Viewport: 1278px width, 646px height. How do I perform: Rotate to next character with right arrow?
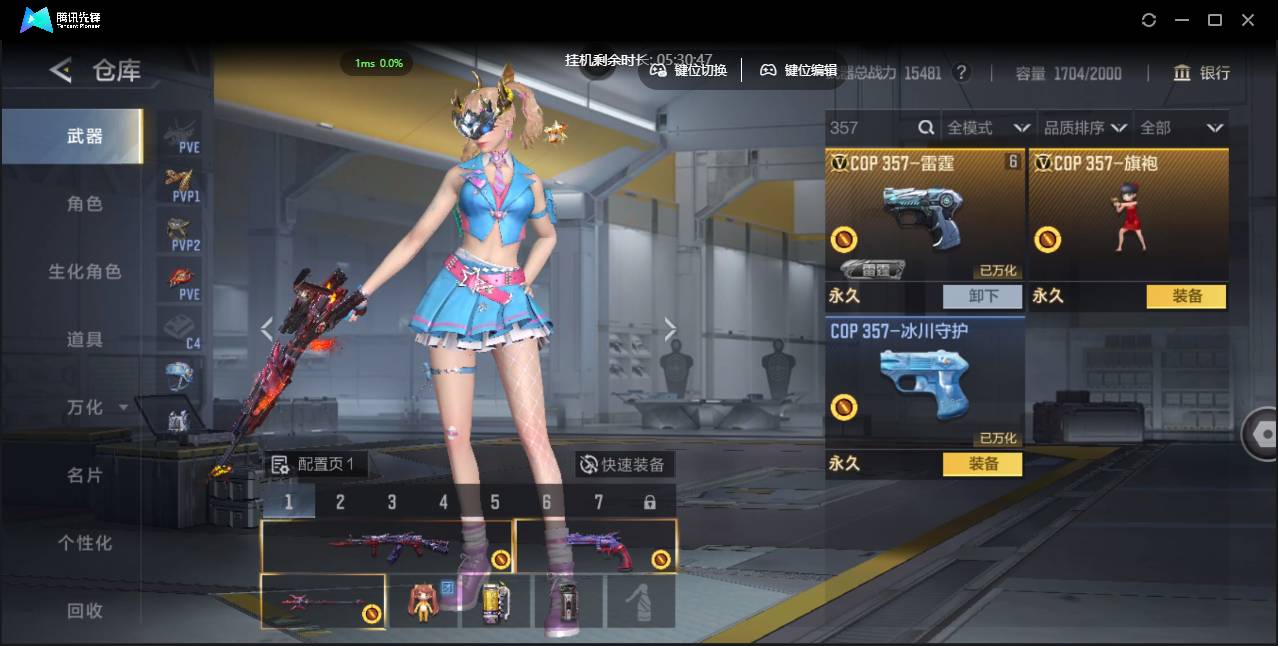tap(670, 329)
